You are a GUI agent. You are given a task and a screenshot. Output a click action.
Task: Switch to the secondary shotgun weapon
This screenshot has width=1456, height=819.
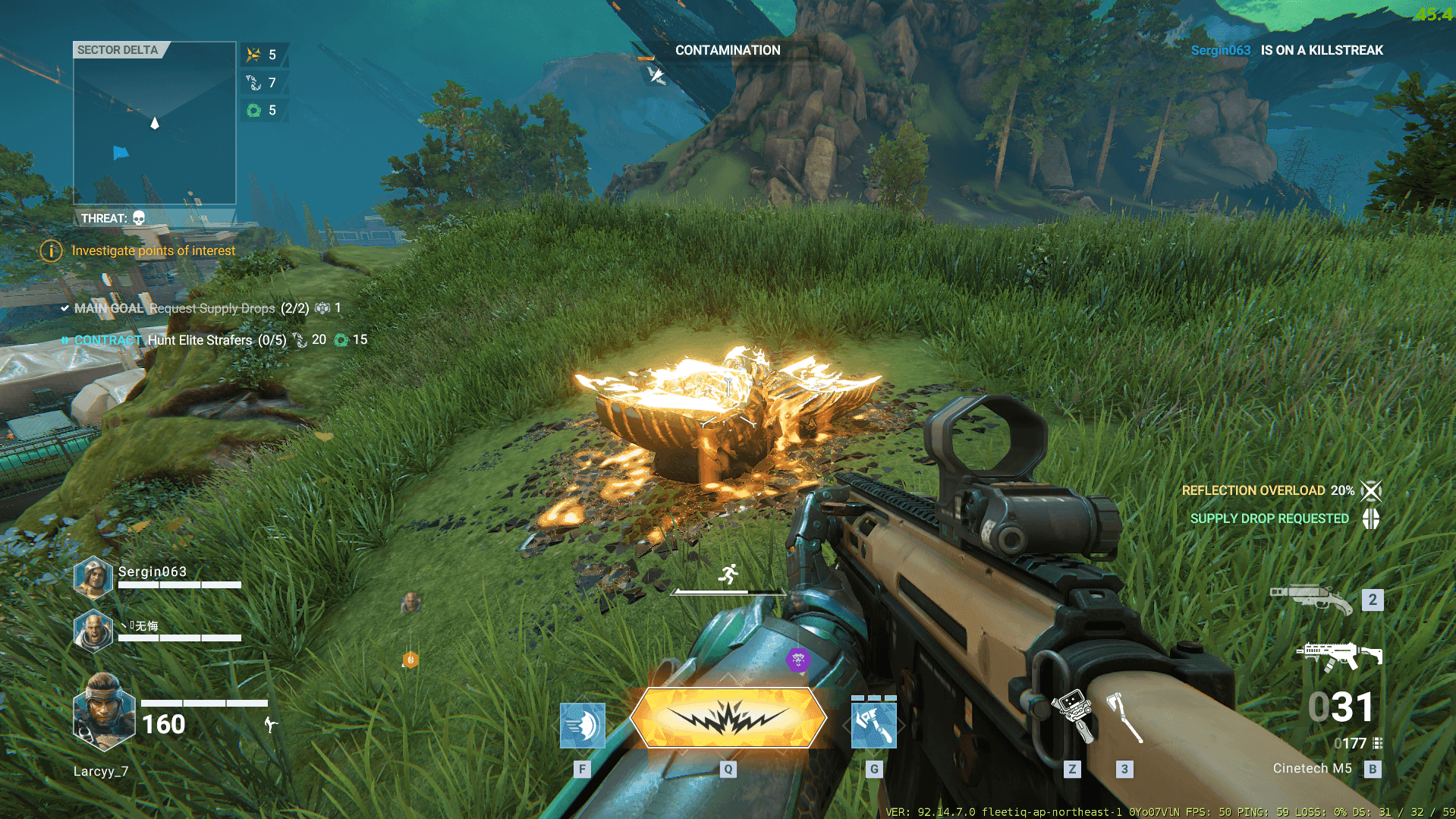(x=1311, y=600)
